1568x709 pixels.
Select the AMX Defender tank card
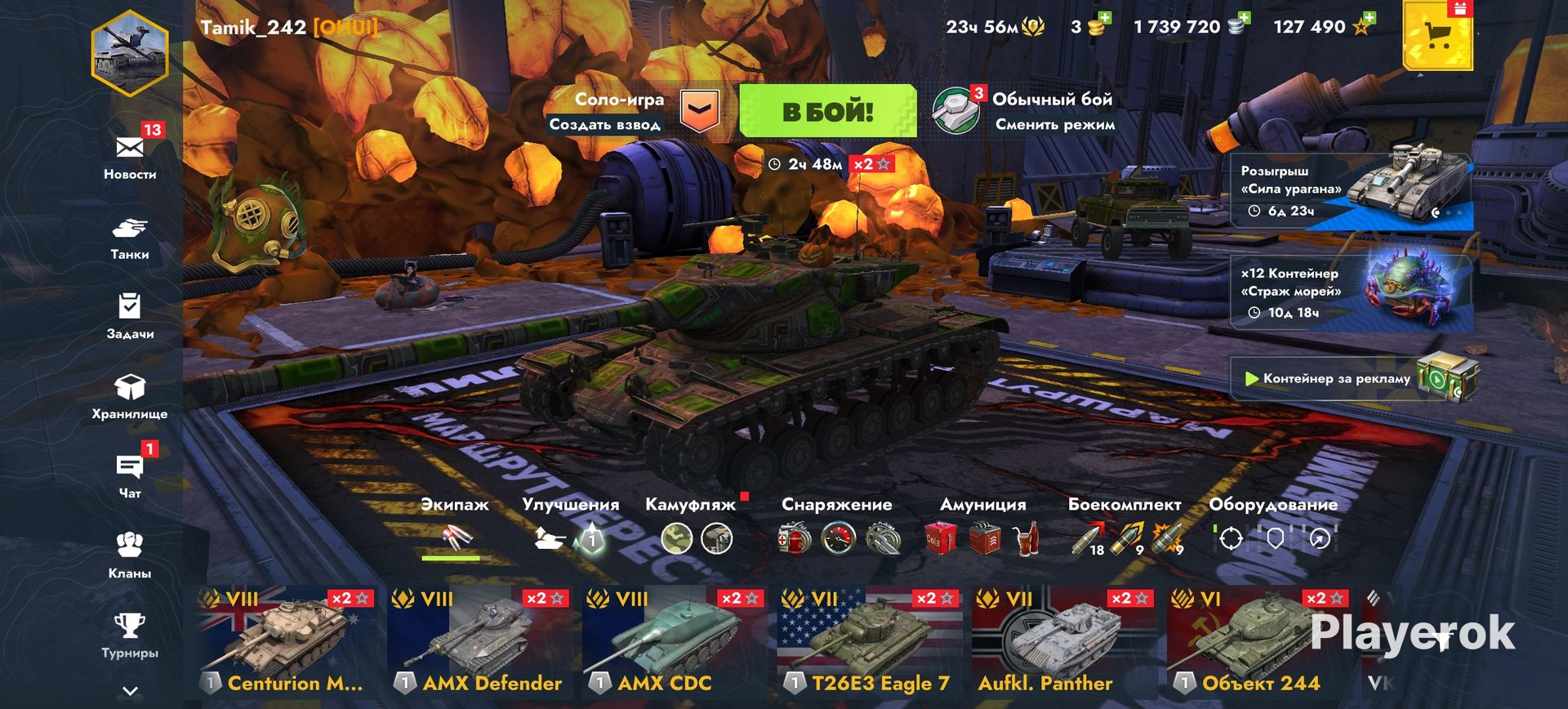(x=482, y=642)
